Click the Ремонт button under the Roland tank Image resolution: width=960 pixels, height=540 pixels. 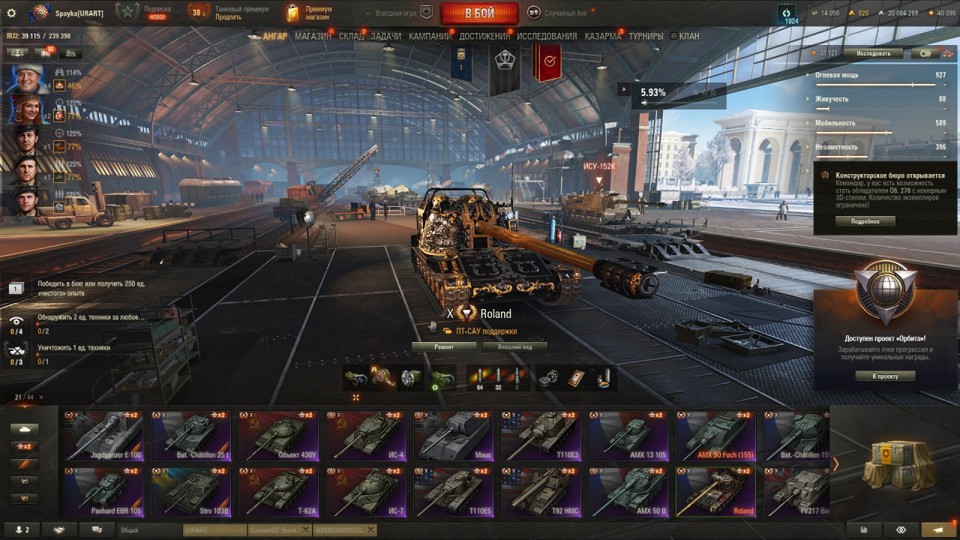click(445, 347)
